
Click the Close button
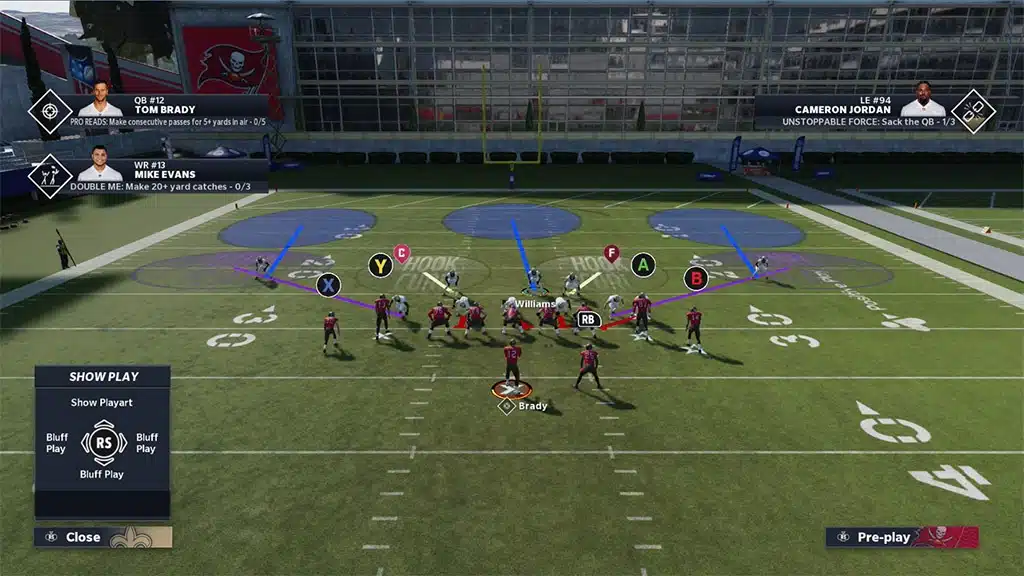pos(83,537)
